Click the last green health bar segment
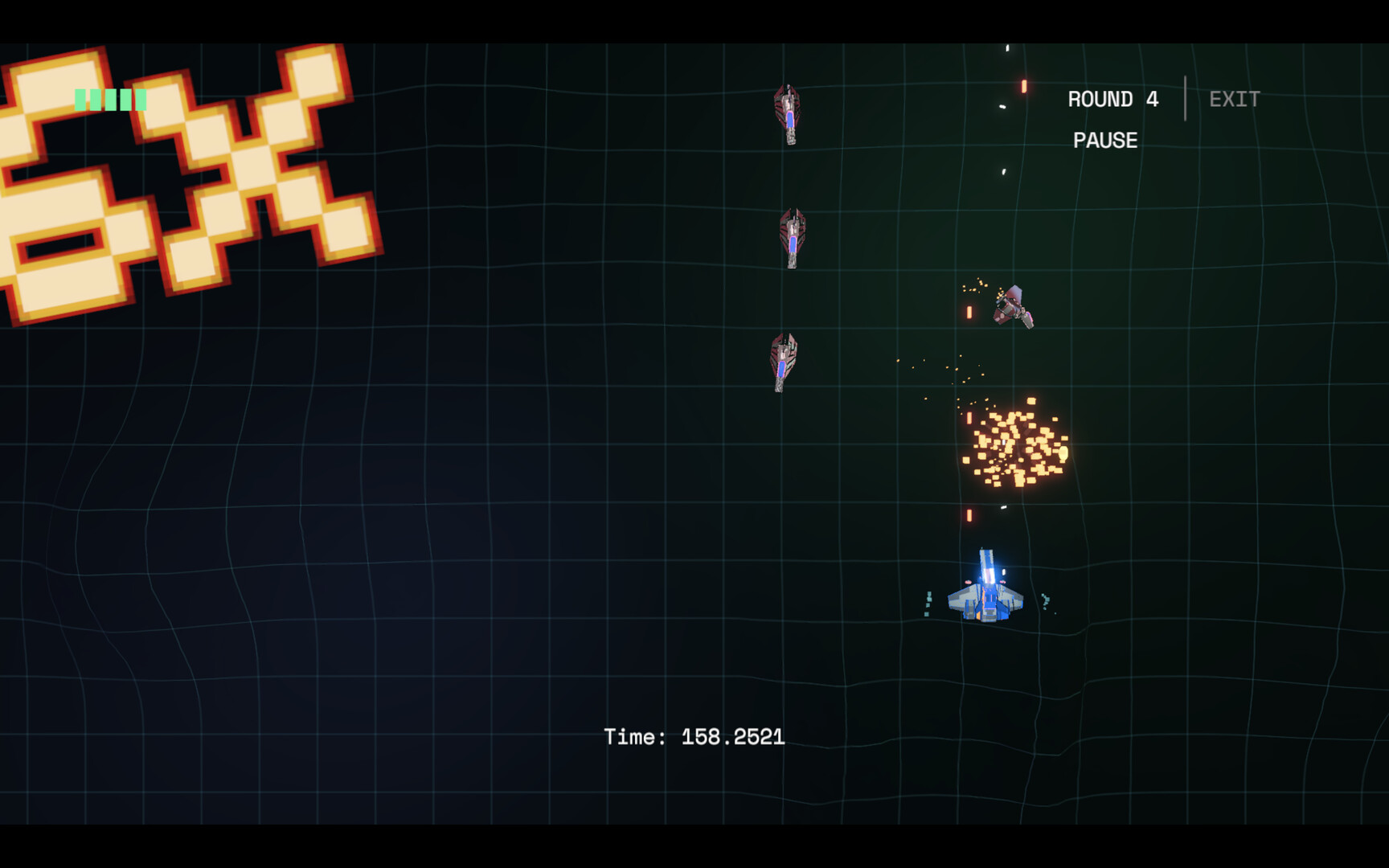Image resolution: width=1389 pixels, height=868 pixels. coord(141,100)
